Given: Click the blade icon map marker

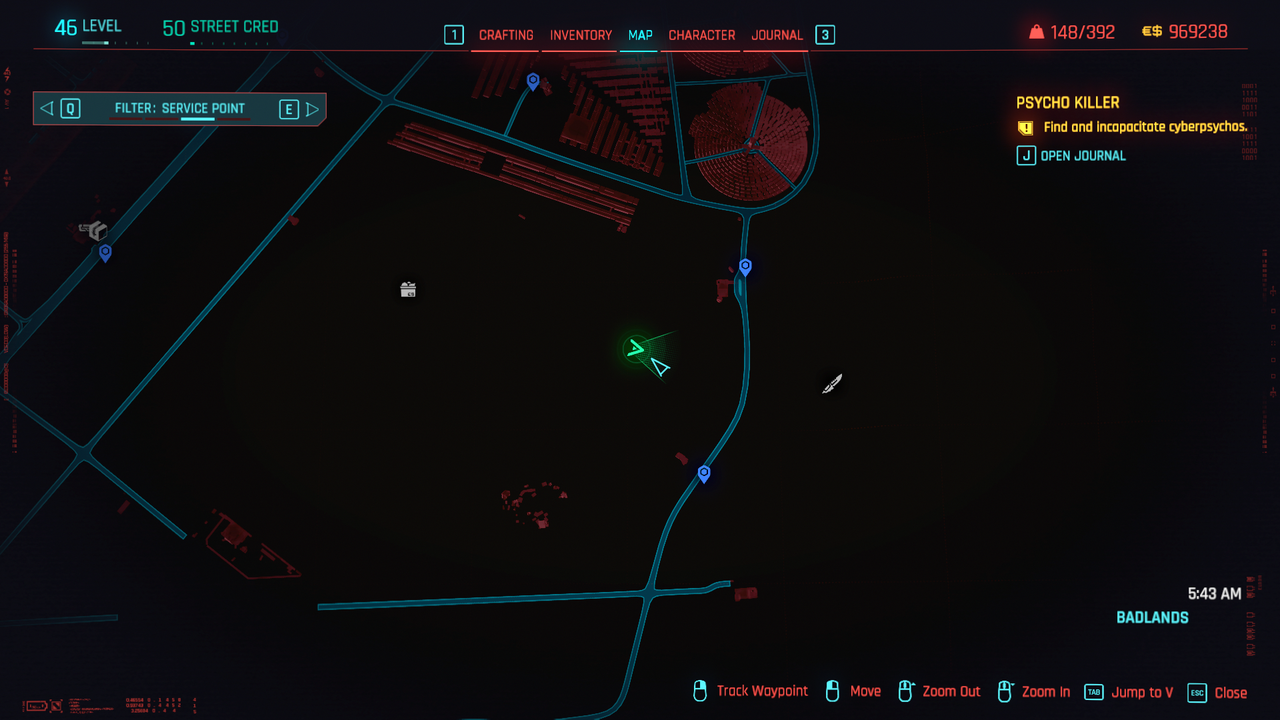Looking at the screenshot, I should coord(832,384).
